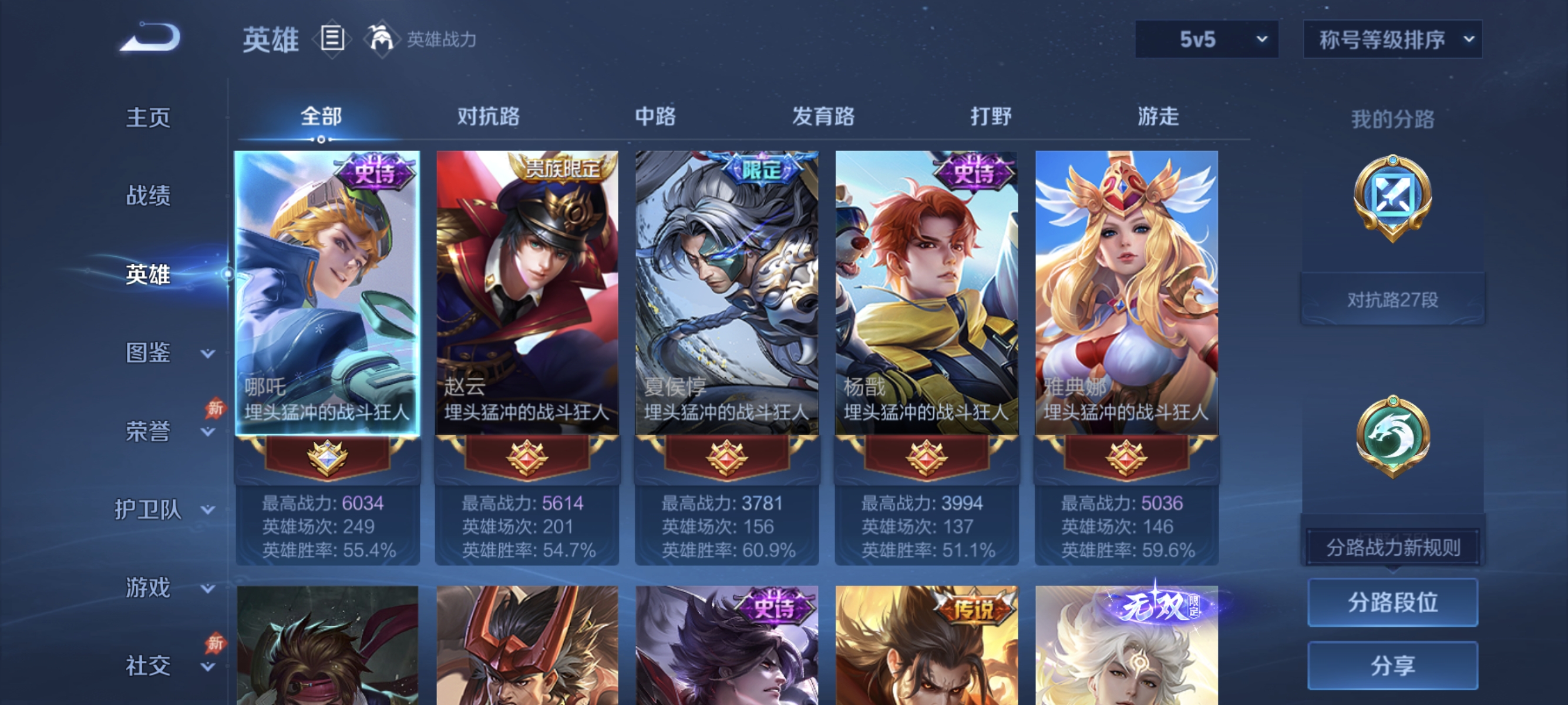Switch to the 对抗路 lane filter
1568x705 pixels.
coord(489,116)
